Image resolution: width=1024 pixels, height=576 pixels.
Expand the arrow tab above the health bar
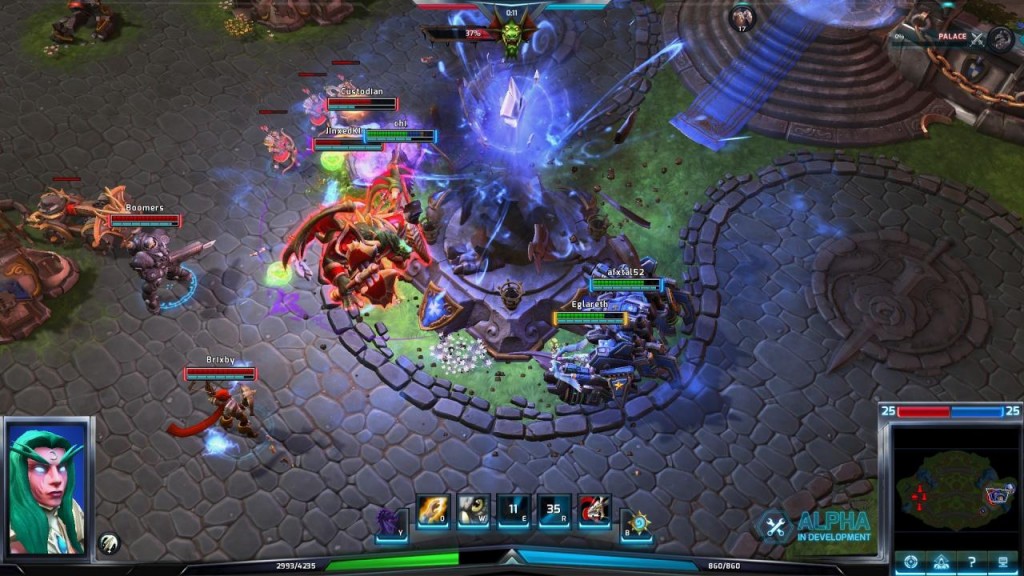512,556
